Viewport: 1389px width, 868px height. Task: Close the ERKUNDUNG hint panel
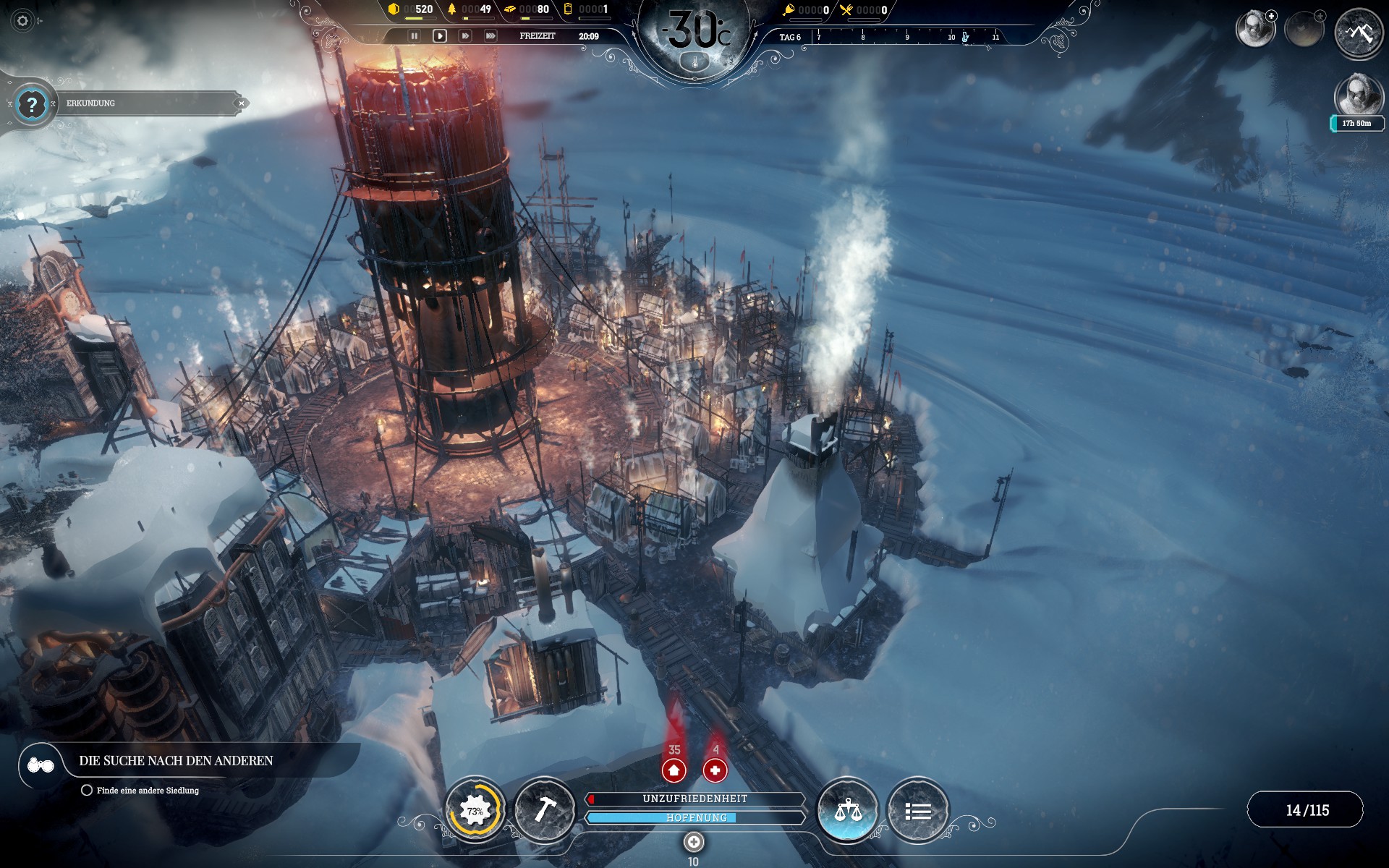point(242,103)
